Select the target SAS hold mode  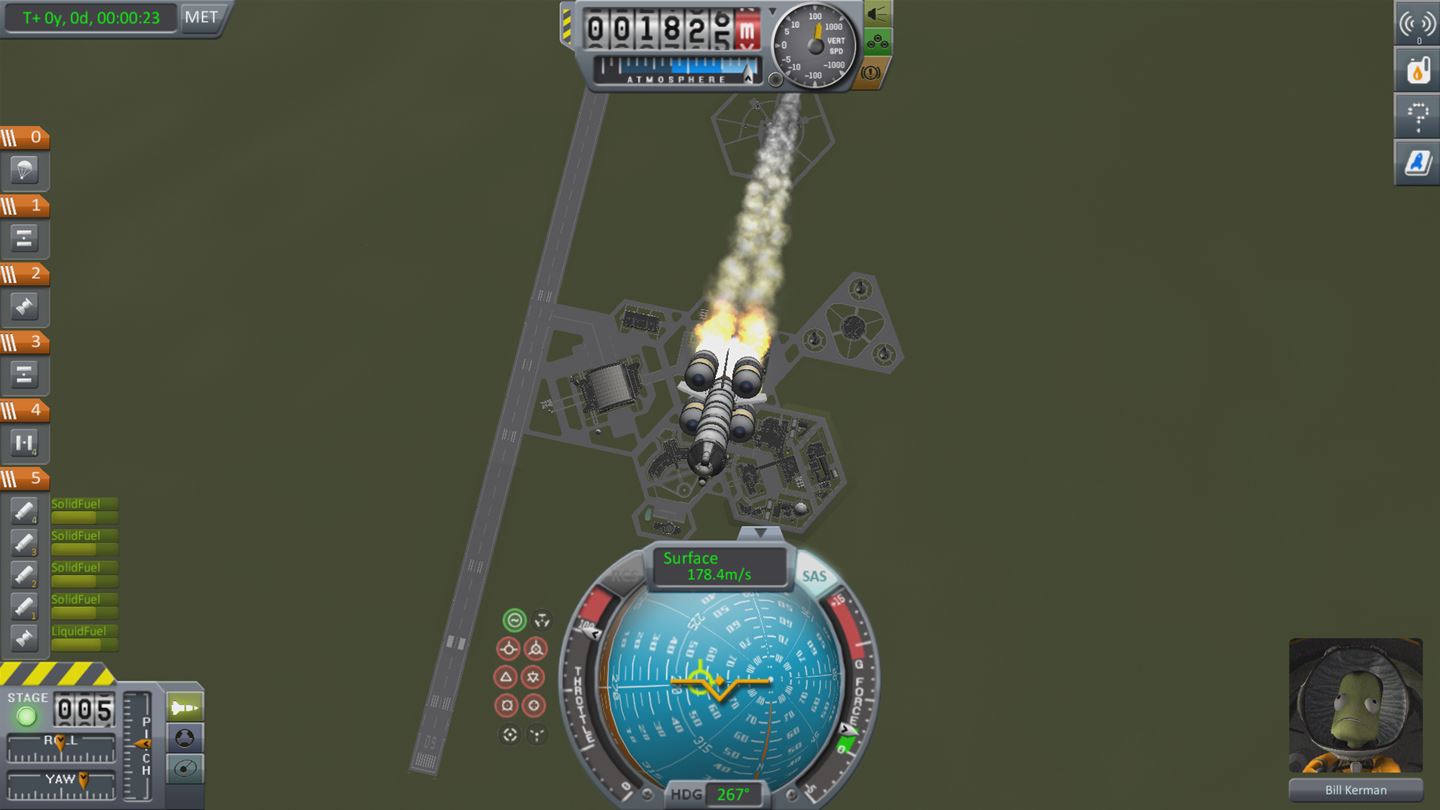509,734
